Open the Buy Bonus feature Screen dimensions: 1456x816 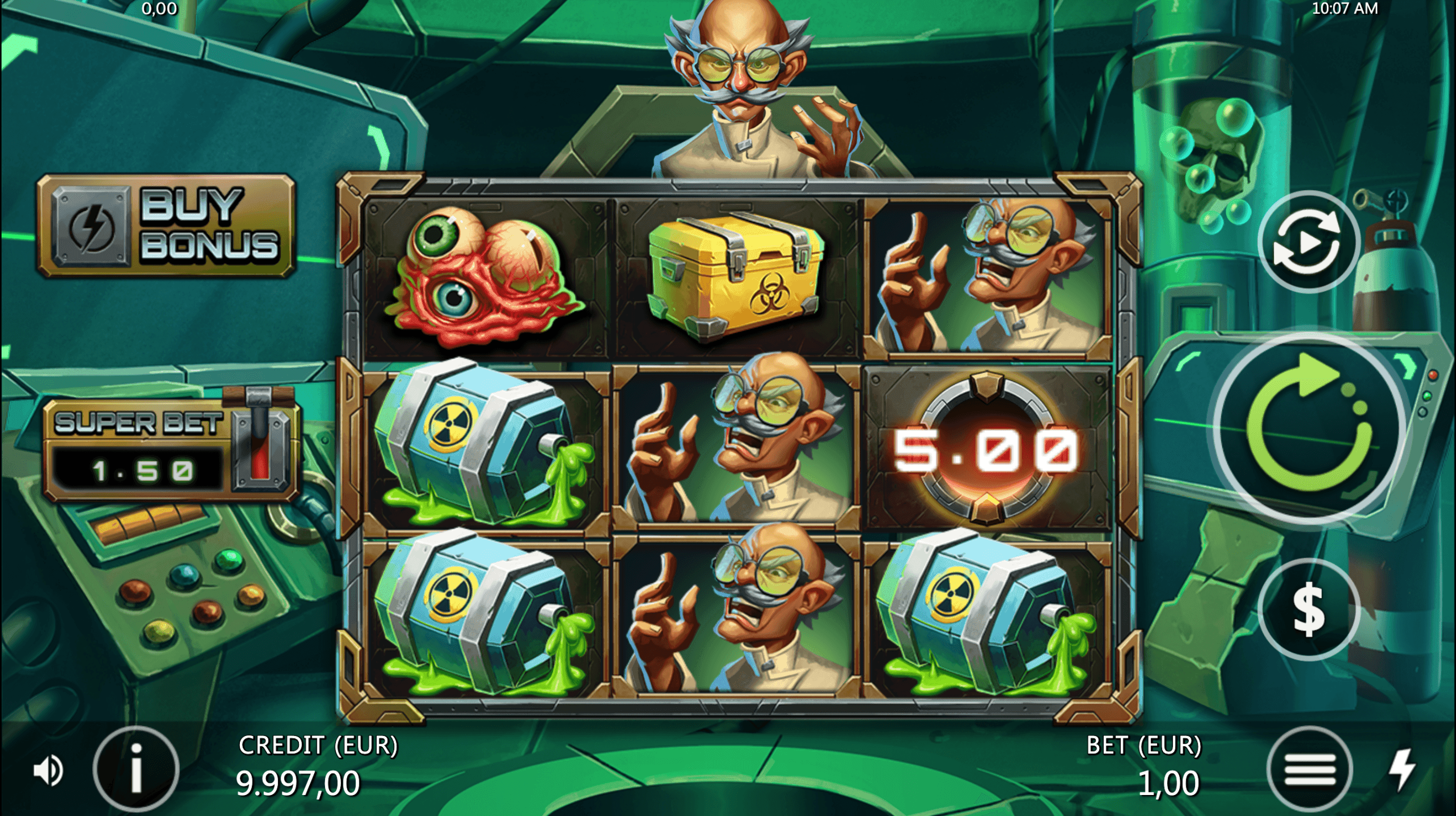click(x=166, y=227)
